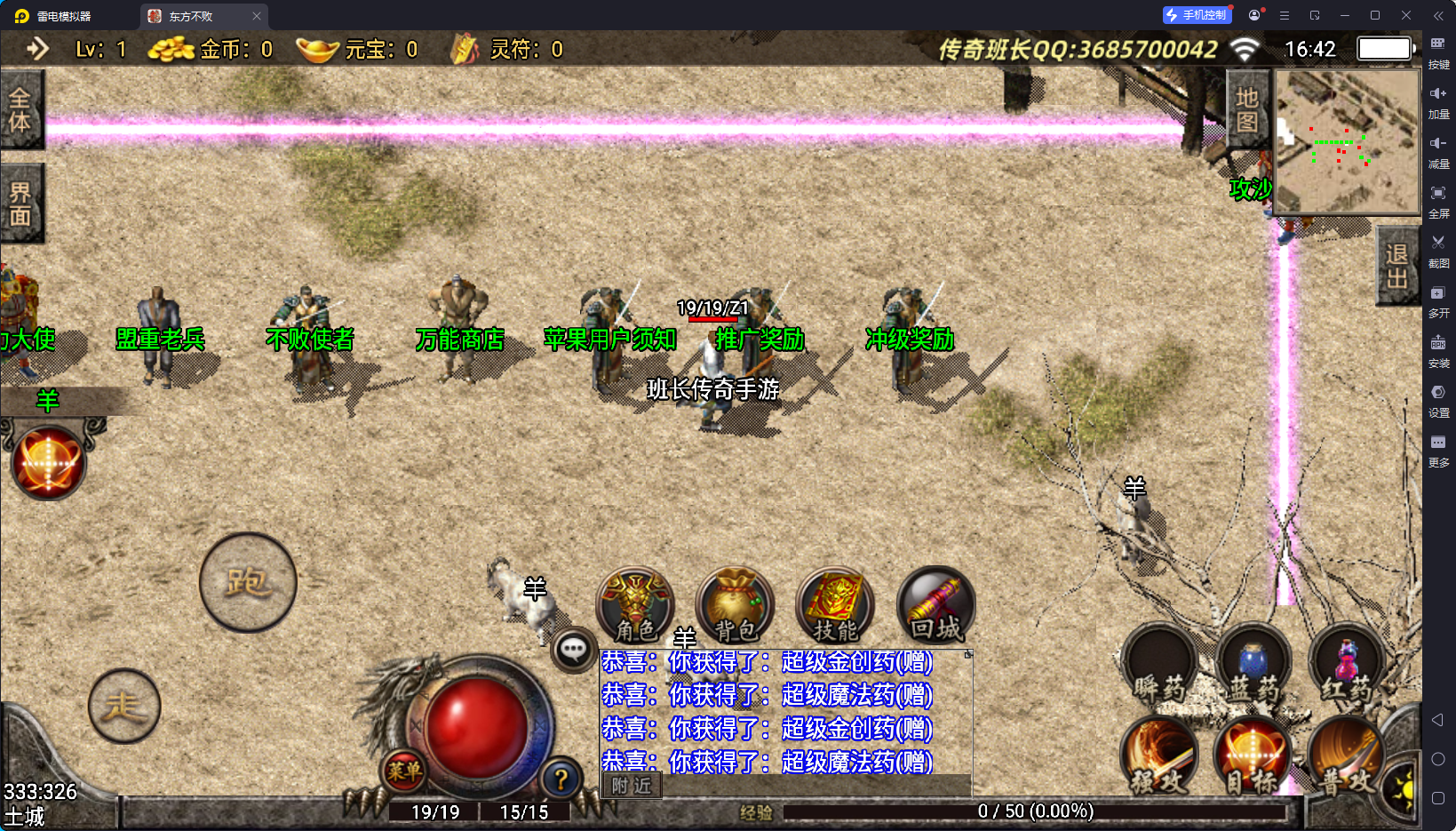Open the 界面 interface button
This screenshot has height=831, width=1456.
(20, 204)
